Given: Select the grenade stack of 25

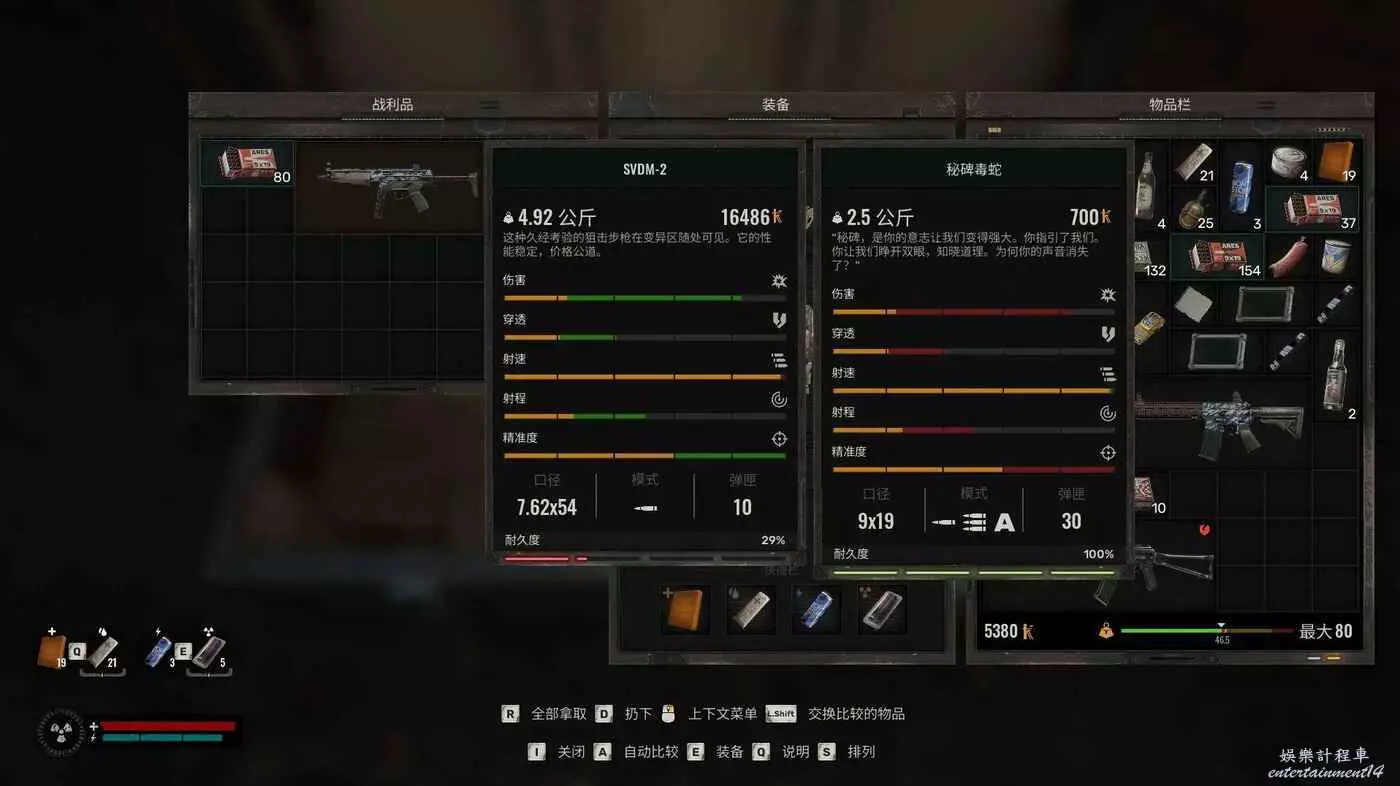Looking at the screenshot, I should (1193, 210).
